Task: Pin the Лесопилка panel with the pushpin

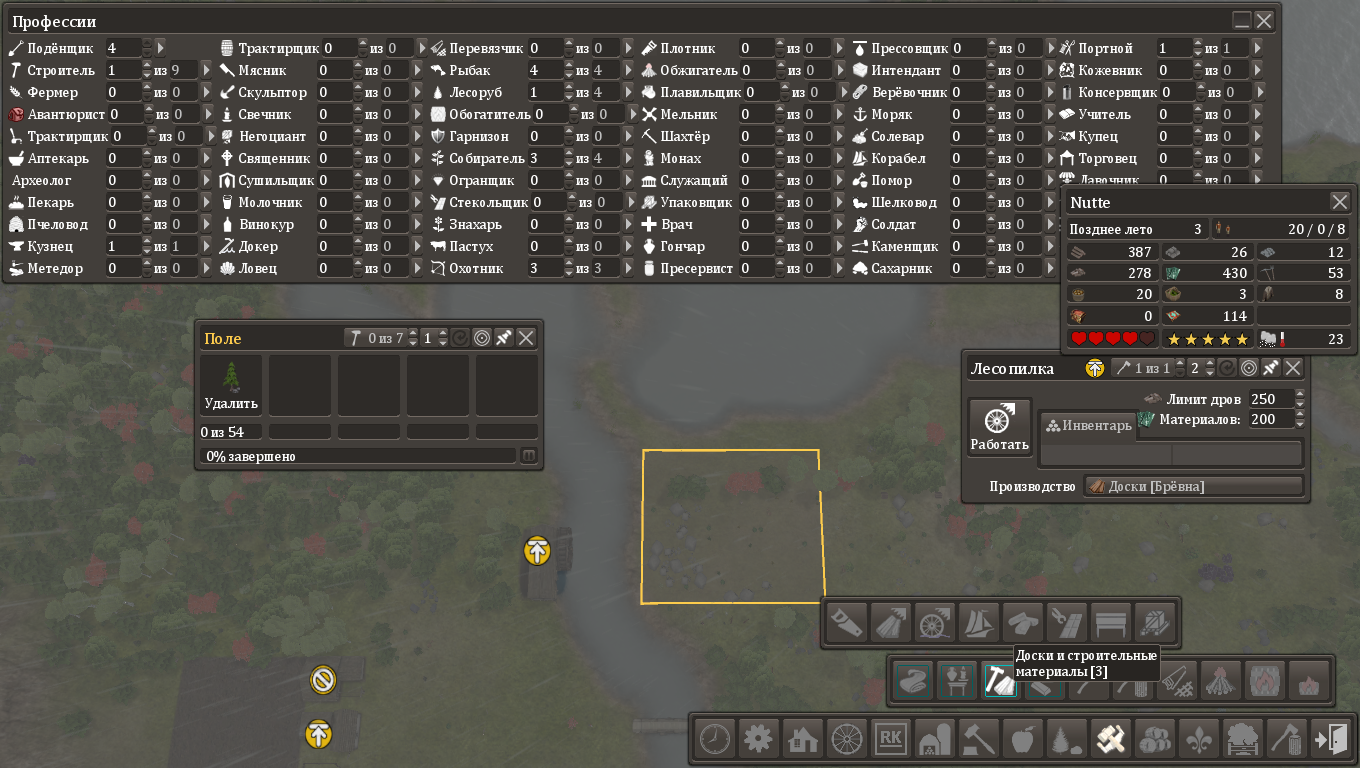Action: coord(1271,368)
